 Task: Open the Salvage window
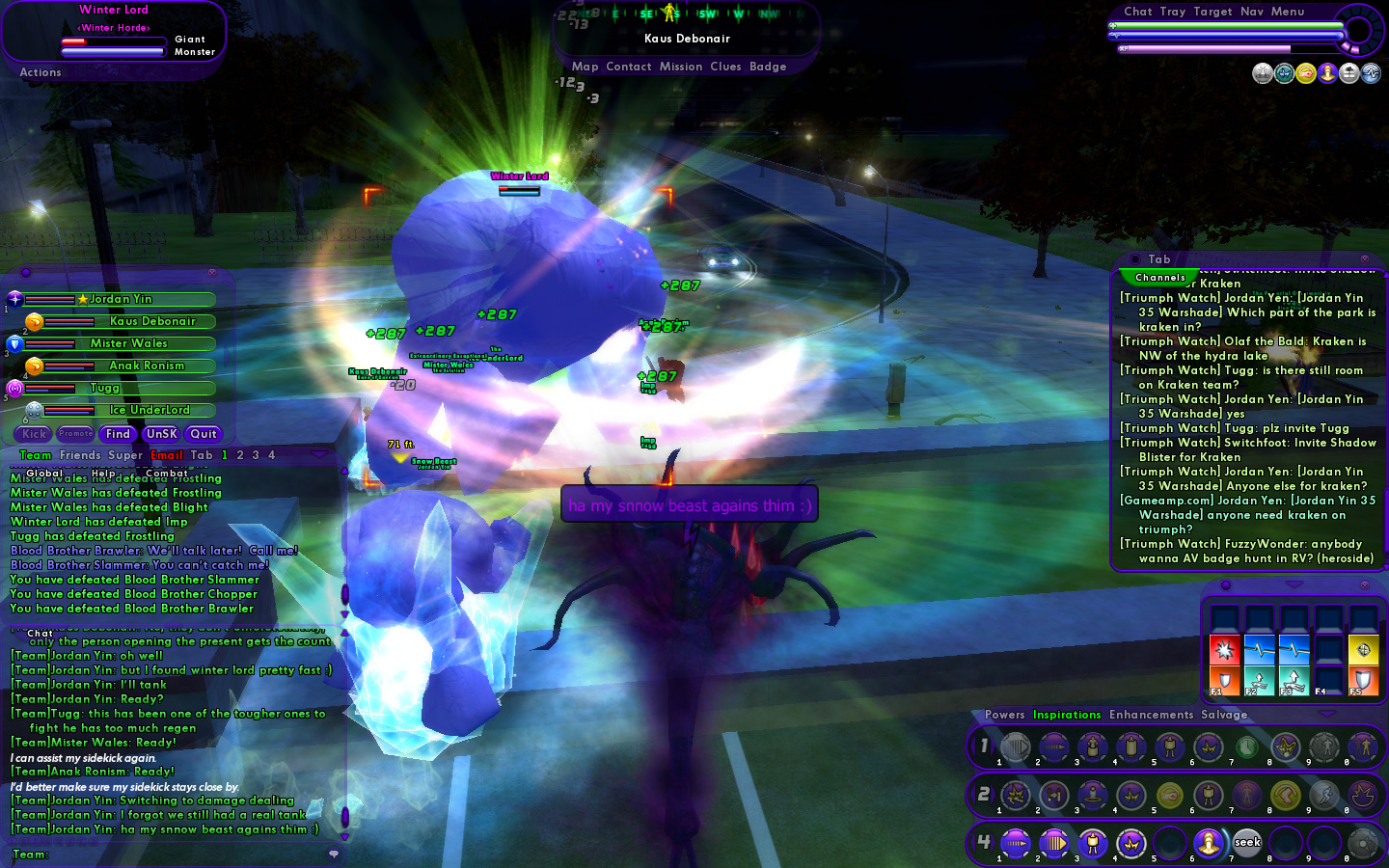click(x=1224, y=715)
